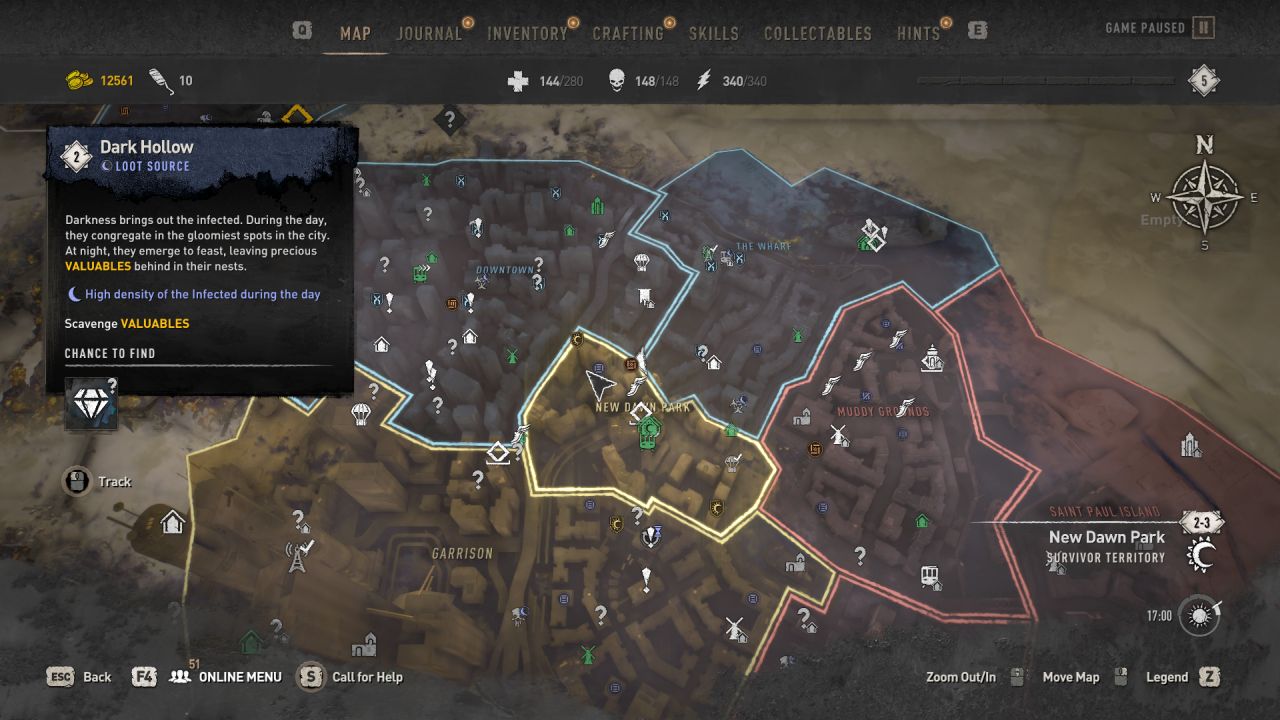1280x720 pixels.
Task: Select the parachute airdrop marker in Downtown
Action: (642, 263)
